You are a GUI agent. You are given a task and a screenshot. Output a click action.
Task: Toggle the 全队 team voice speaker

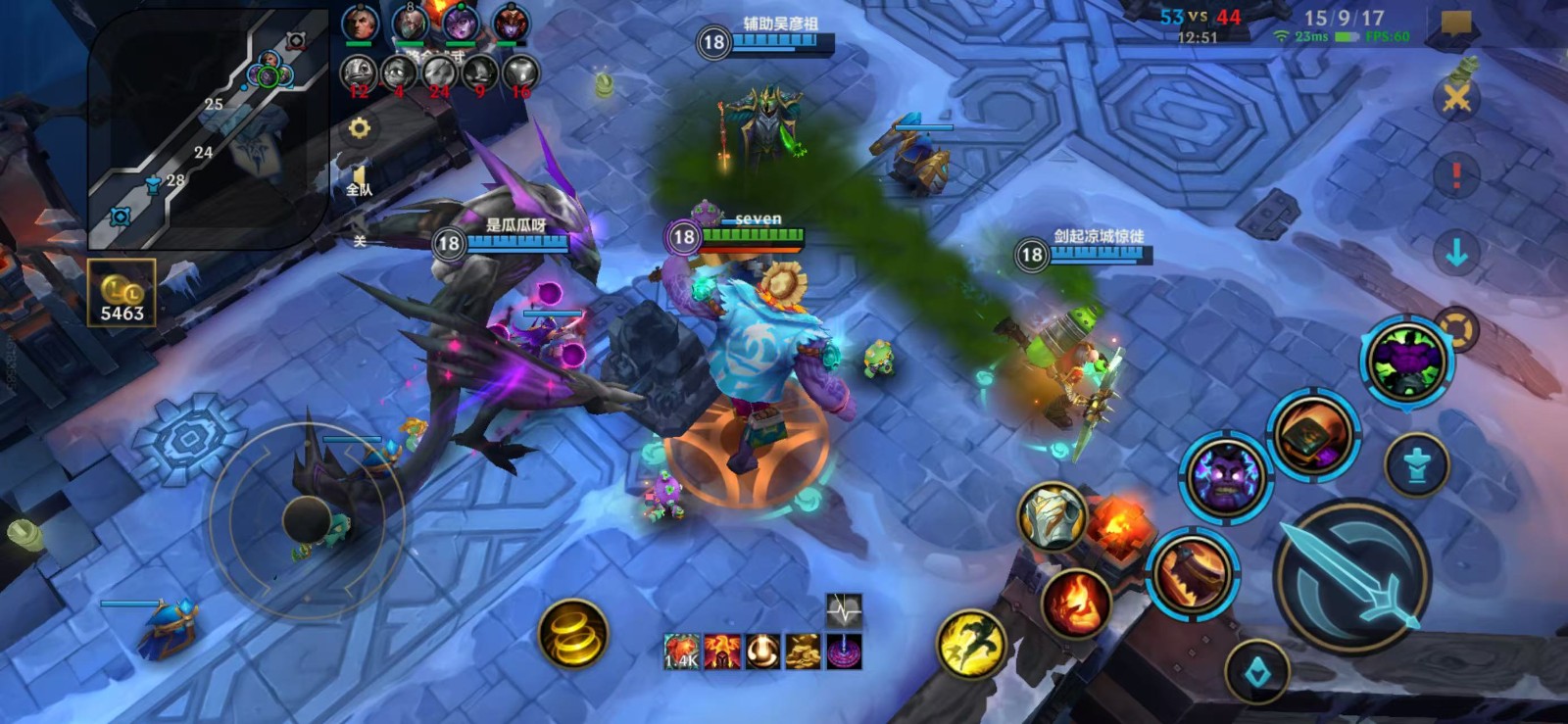(360, 181)
